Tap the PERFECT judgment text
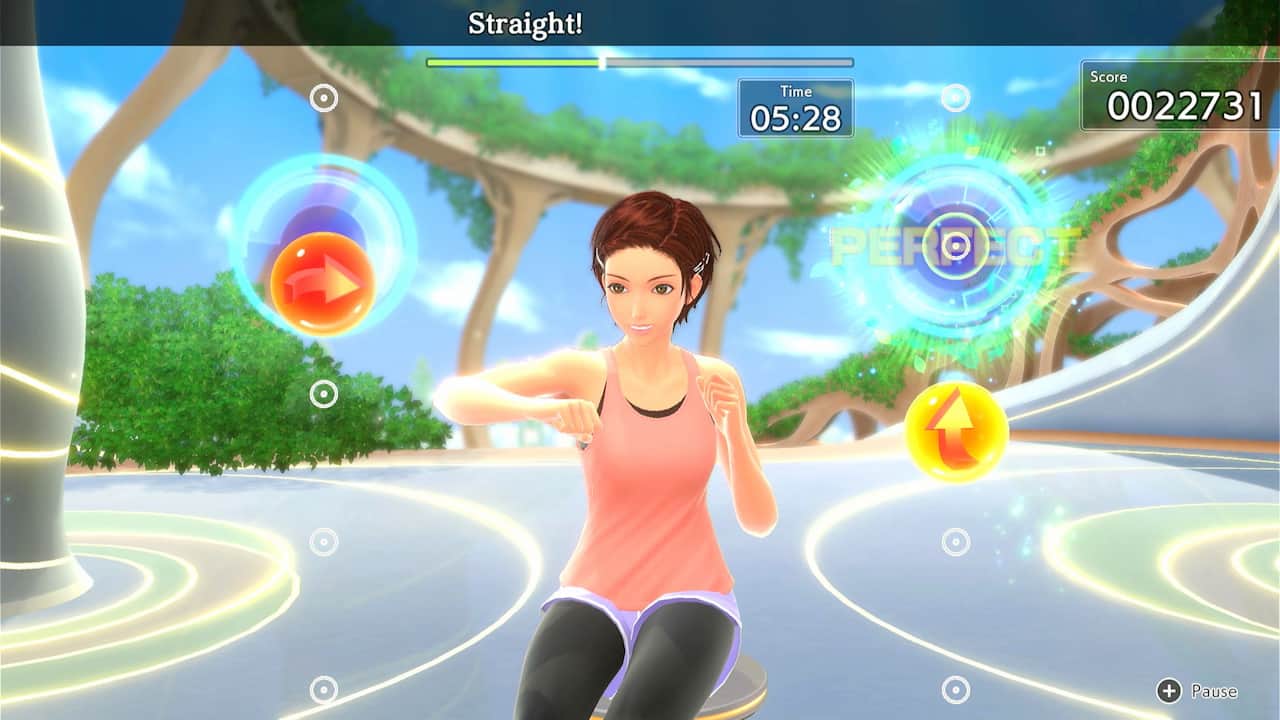This screenshot has width=1280, height=720. tap(948, 245)
